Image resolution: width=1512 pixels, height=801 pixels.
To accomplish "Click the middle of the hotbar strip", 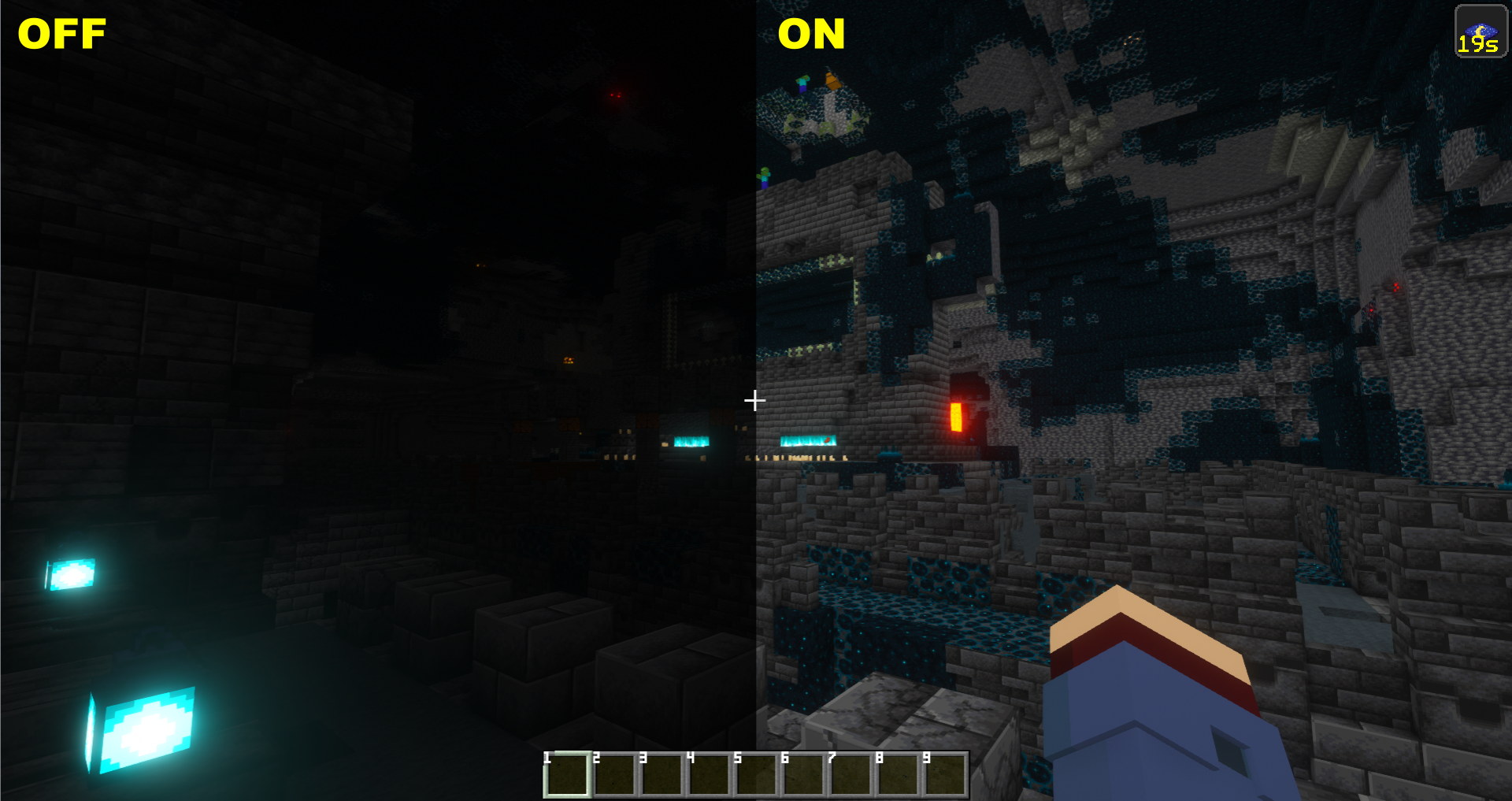I will tap(755, 773).
